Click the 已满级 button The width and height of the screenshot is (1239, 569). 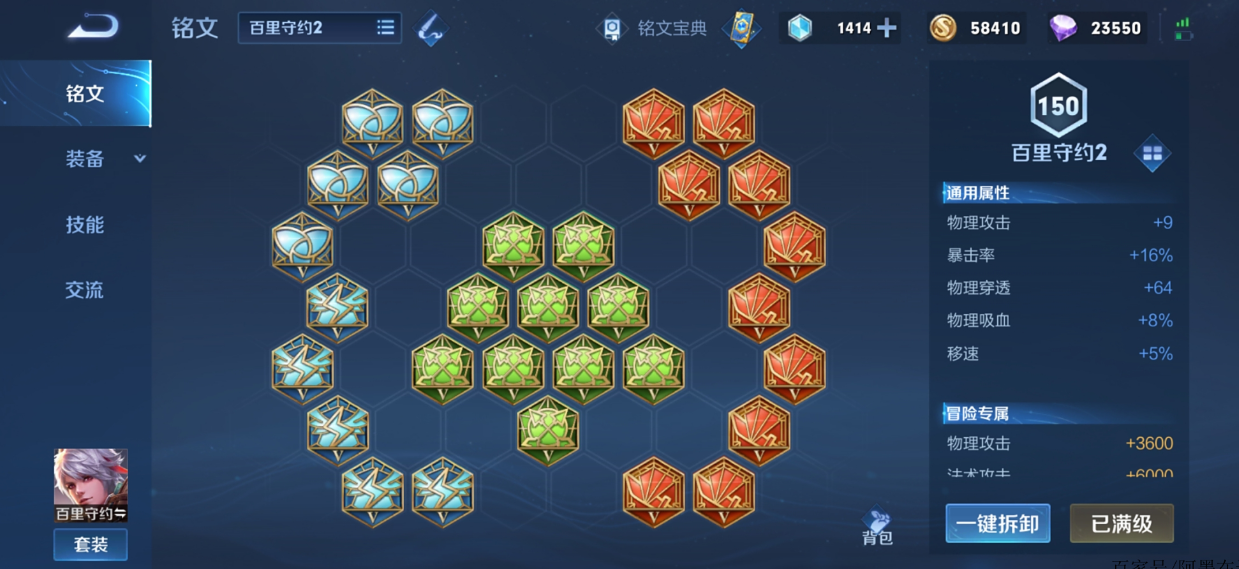click(x=1121, y=523)
